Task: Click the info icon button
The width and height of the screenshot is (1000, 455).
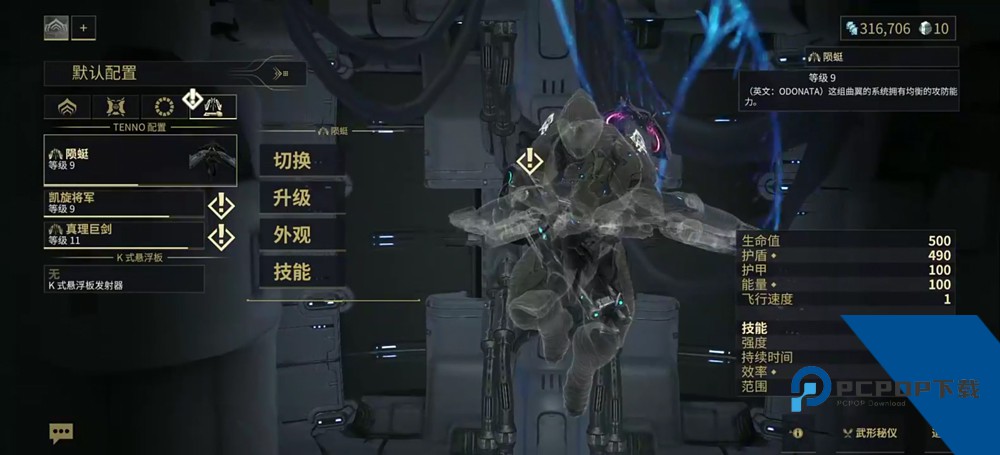Action: coord(798,434)
